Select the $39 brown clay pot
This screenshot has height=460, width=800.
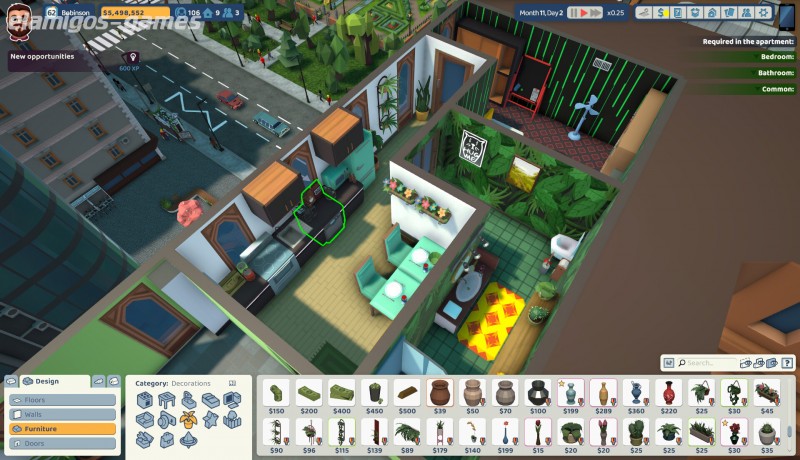(x=439, y=392)
